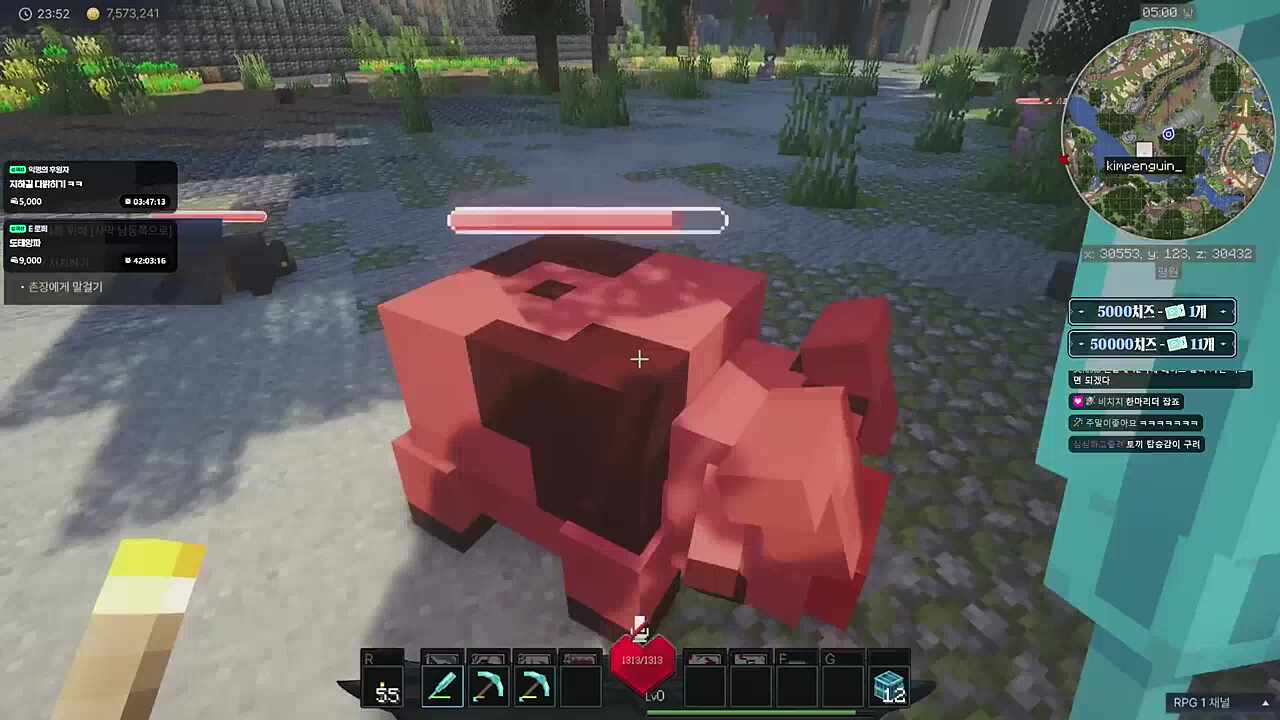Select the second pickaxe in the hotbar
This screenshot has height=720, width=1280.
(x=534, y=683)
